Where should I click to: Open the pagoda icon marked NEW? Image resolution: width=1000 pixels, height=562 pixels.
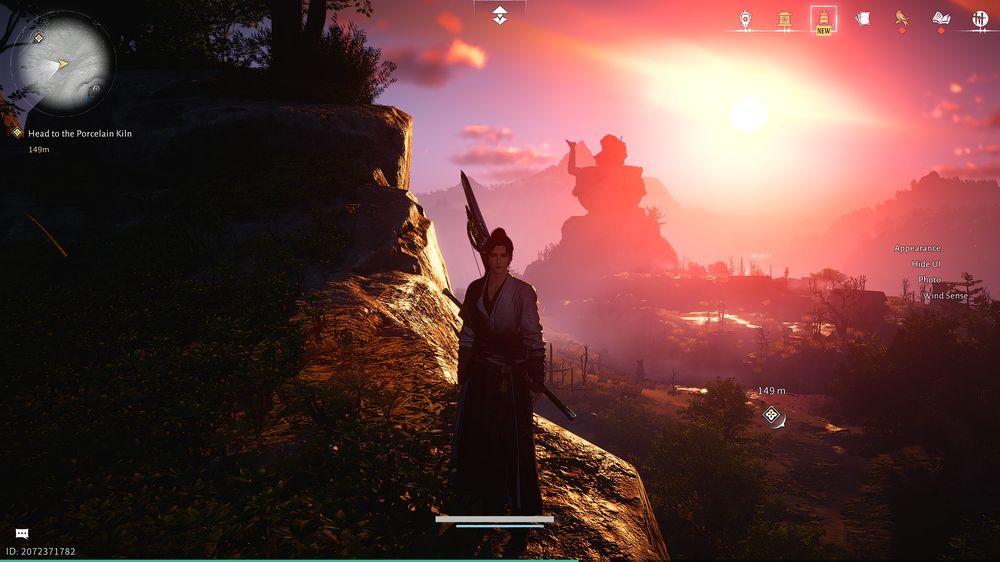tap(823, 18)
